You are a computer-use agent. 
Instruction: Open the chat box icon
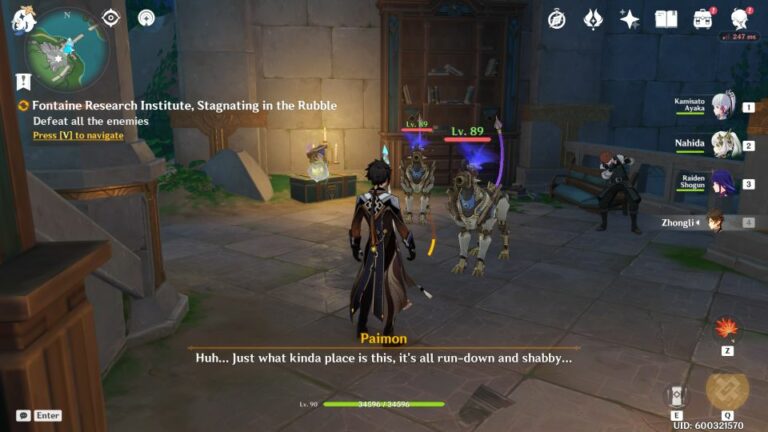click(x=23, y=415)
